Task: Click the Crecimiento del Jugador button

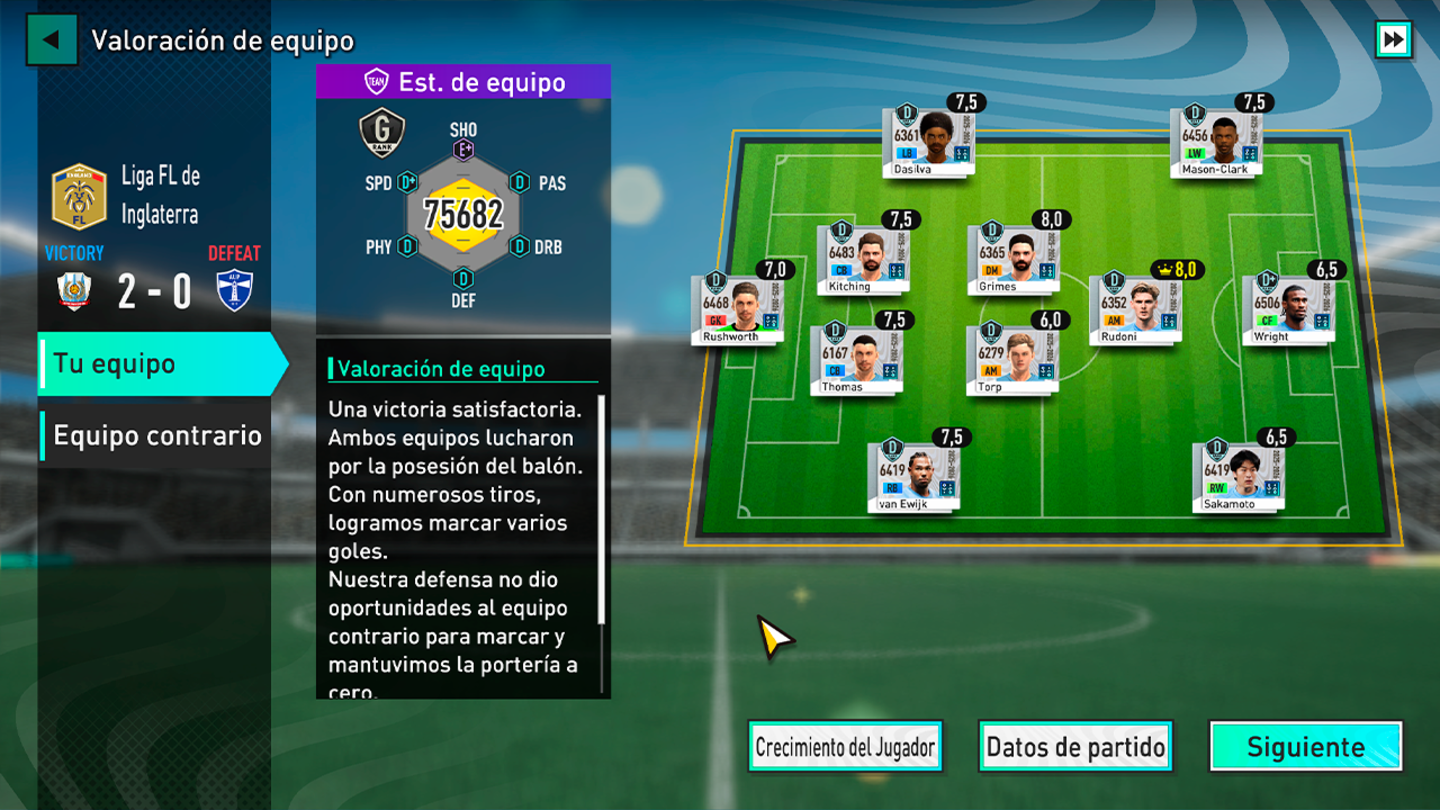Action: (x=845, y=745)
